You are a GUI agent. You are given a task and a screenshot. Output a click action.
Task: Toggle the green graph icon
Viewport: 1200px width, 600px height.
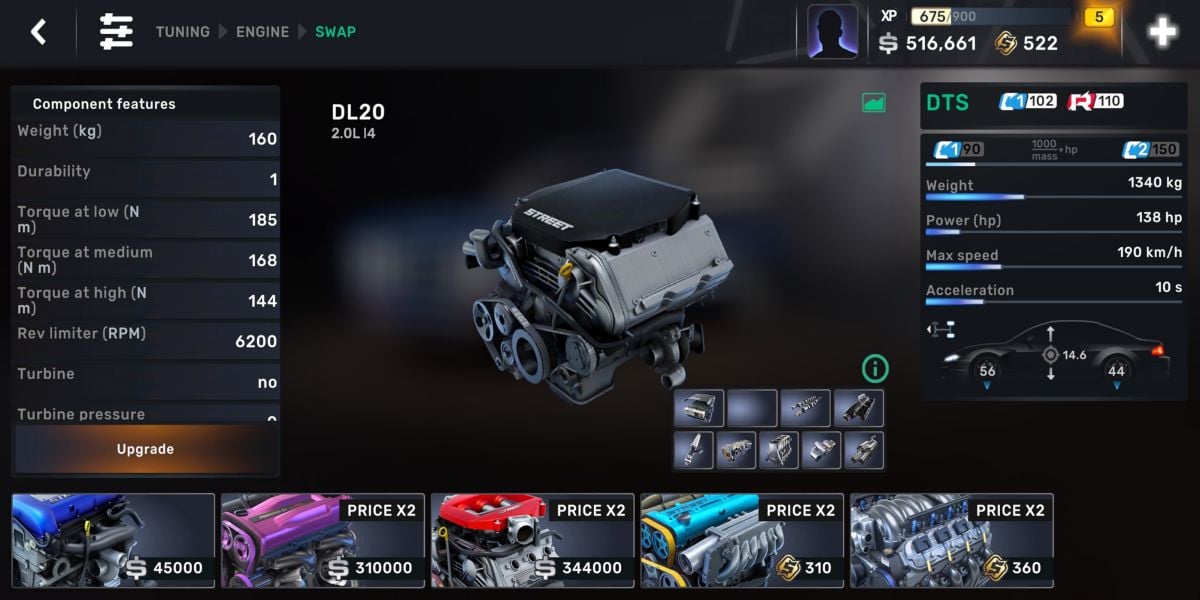click(874, 102)
